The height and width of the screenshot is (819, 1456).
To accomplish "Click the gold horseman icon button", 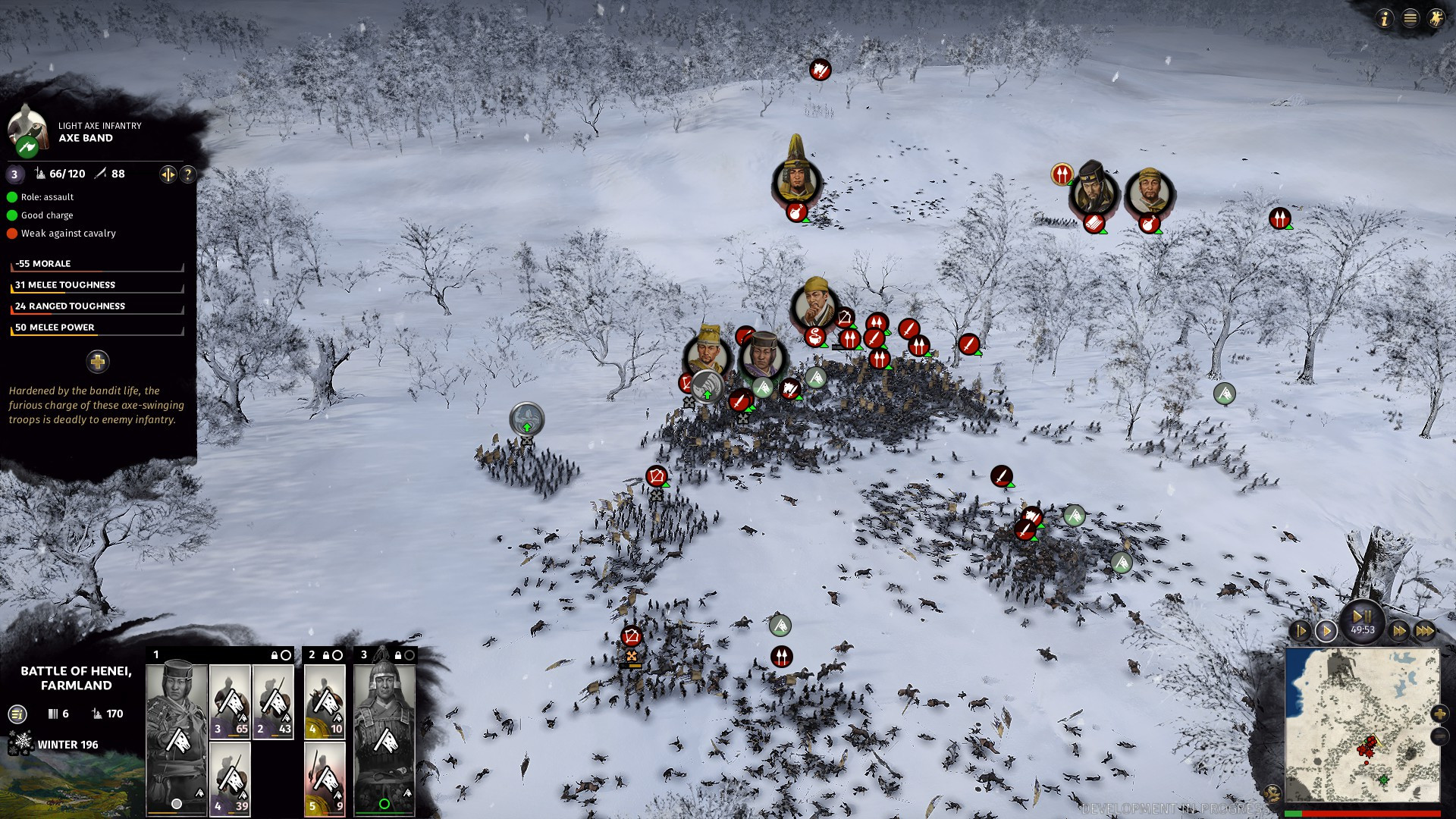I will click(x=1436, y=19).
